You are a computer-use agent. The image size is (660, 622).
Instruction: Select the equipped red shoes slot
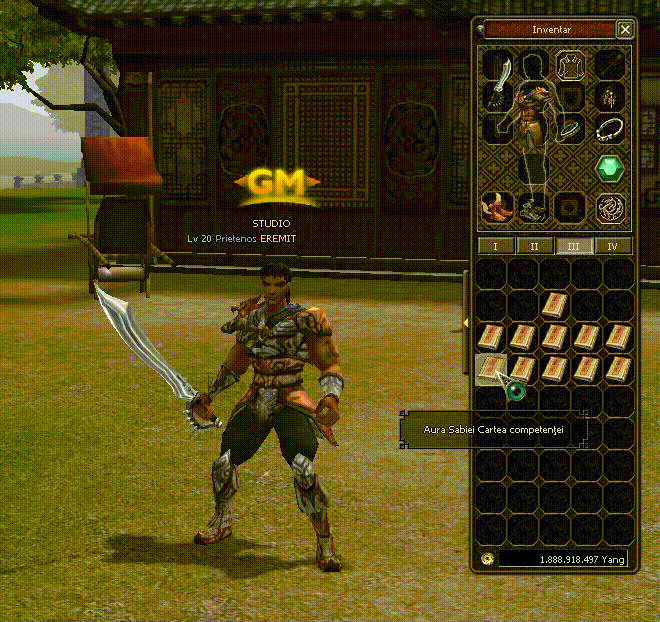click(496, 206)
